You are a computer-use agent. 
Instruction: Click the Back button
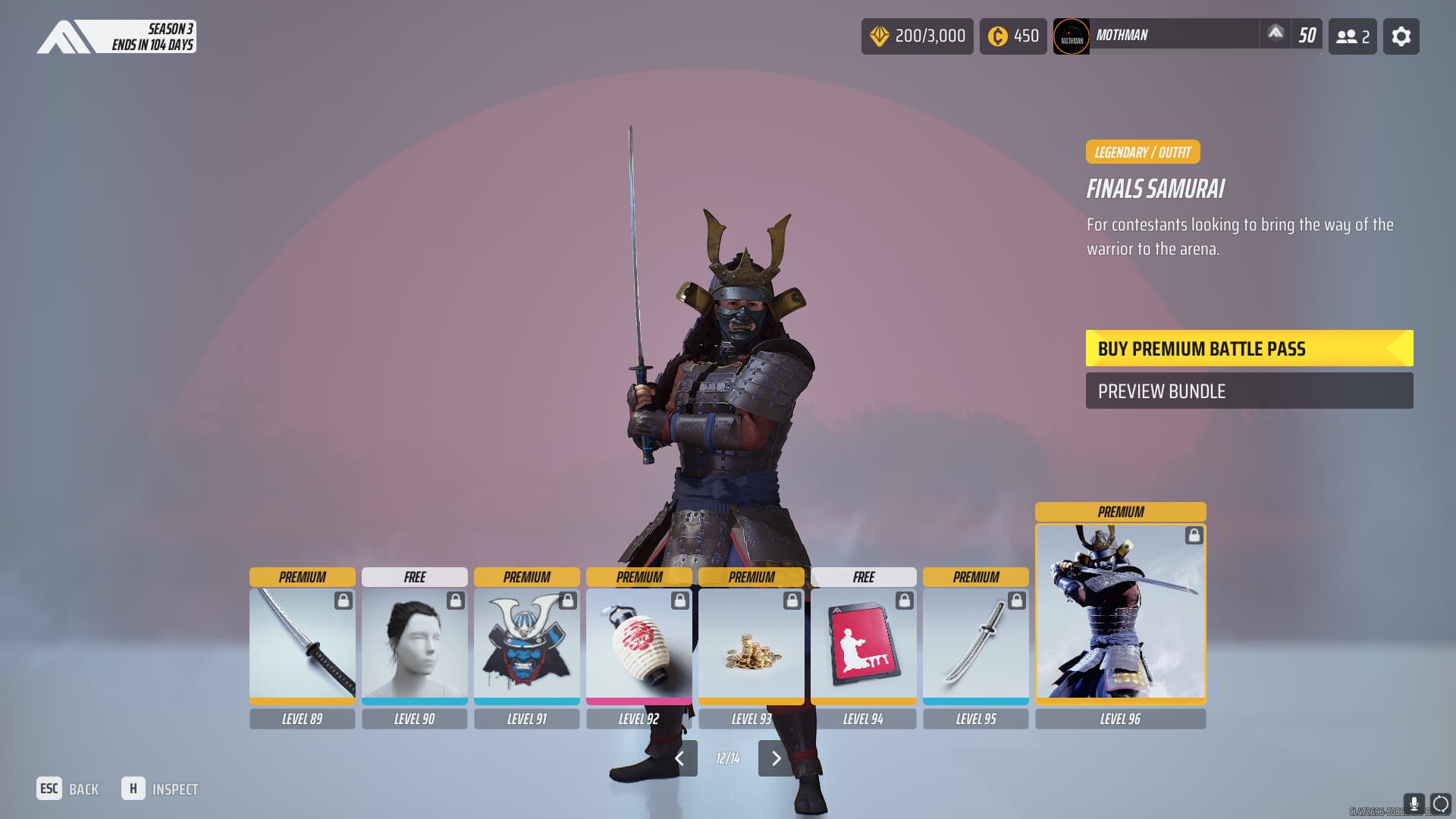(x=68, y=789)
